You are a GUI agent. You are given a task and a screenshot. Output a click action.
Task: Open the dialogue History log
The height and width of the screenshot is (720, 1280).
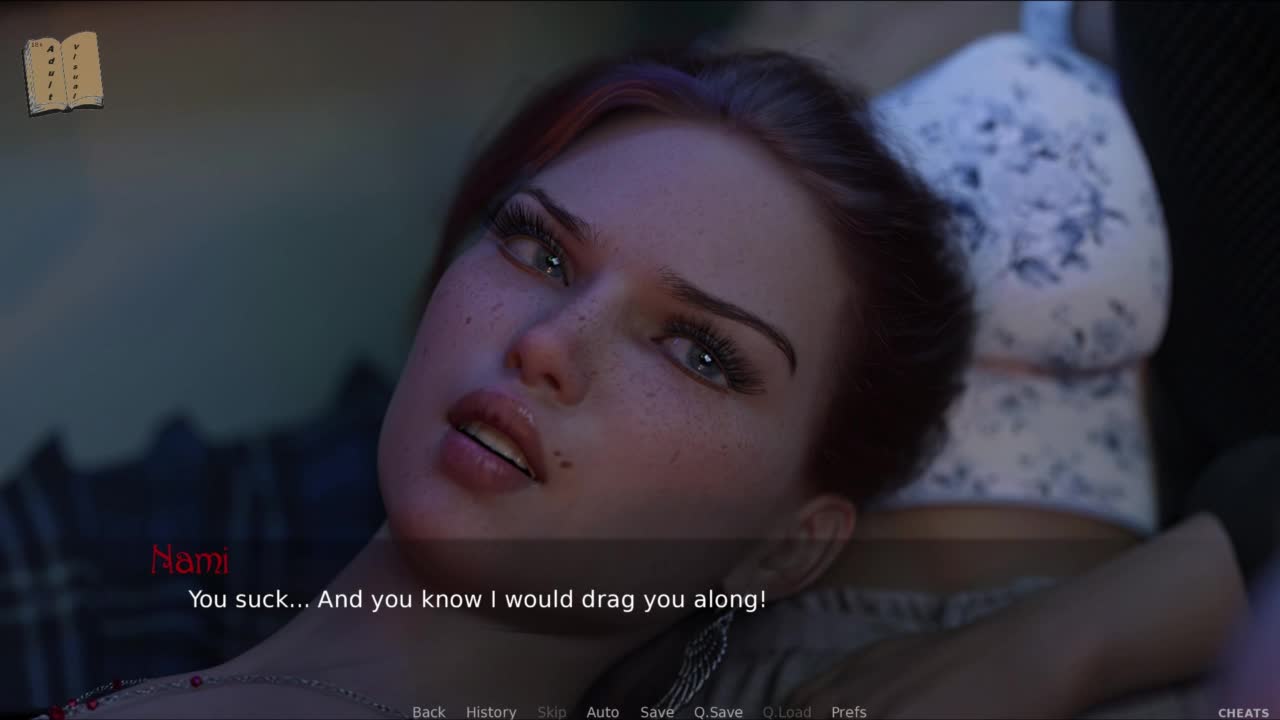click(x=491, y=712)
